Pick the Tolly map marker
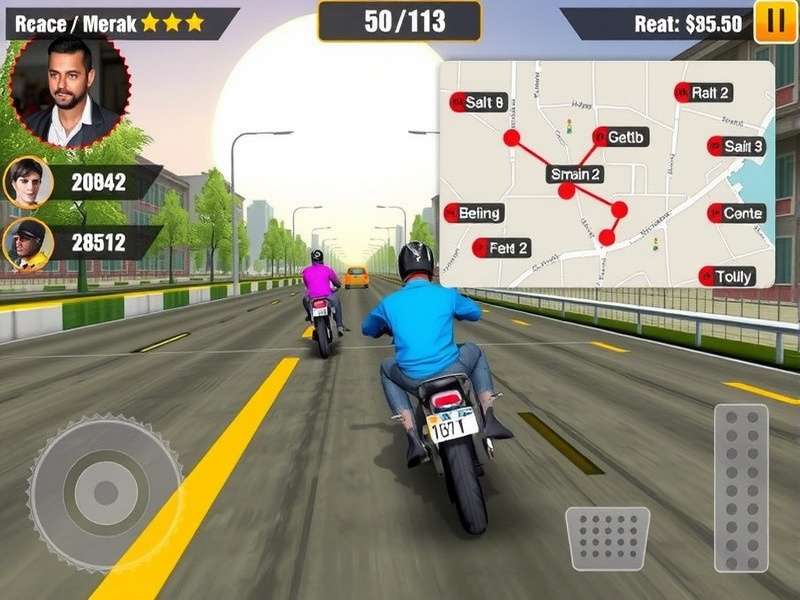 [x=727, y=276]
